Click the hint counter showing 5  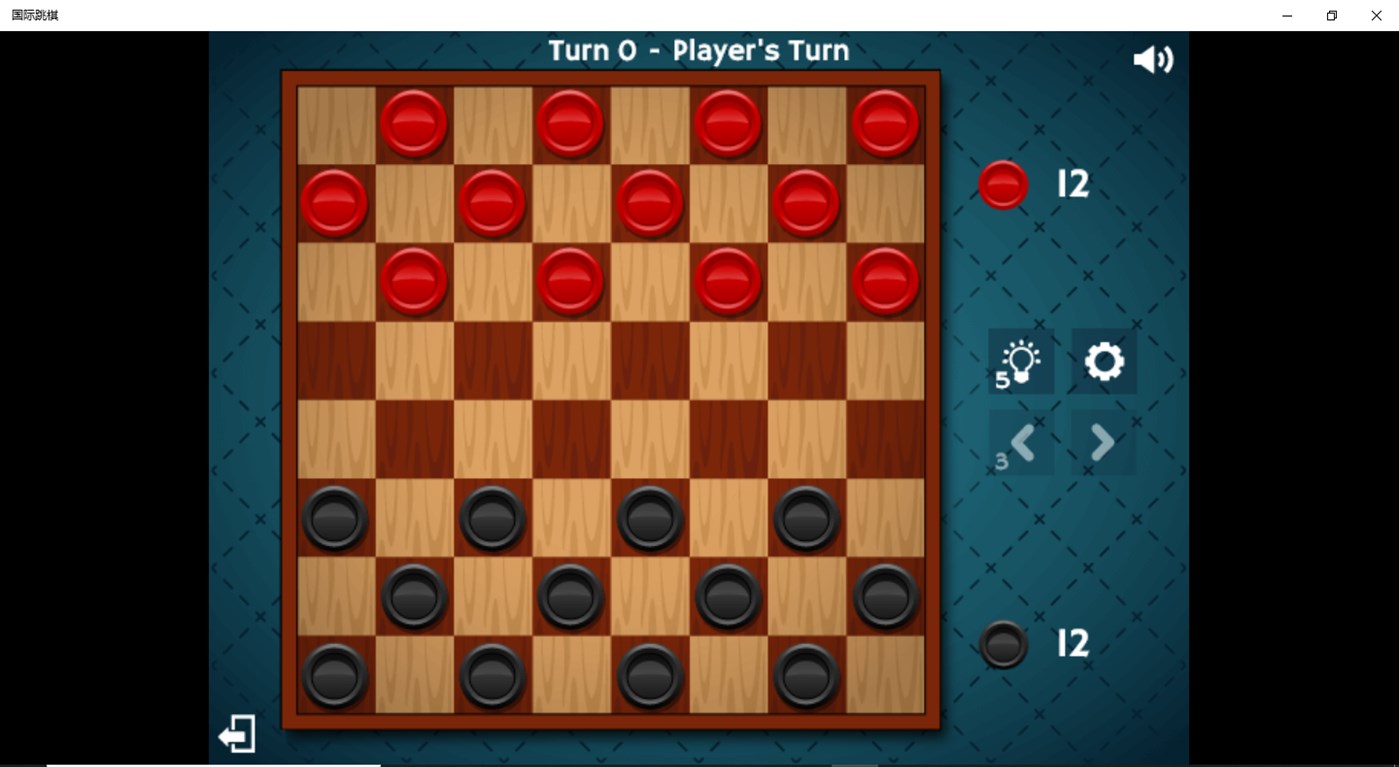pos(1002,380)
